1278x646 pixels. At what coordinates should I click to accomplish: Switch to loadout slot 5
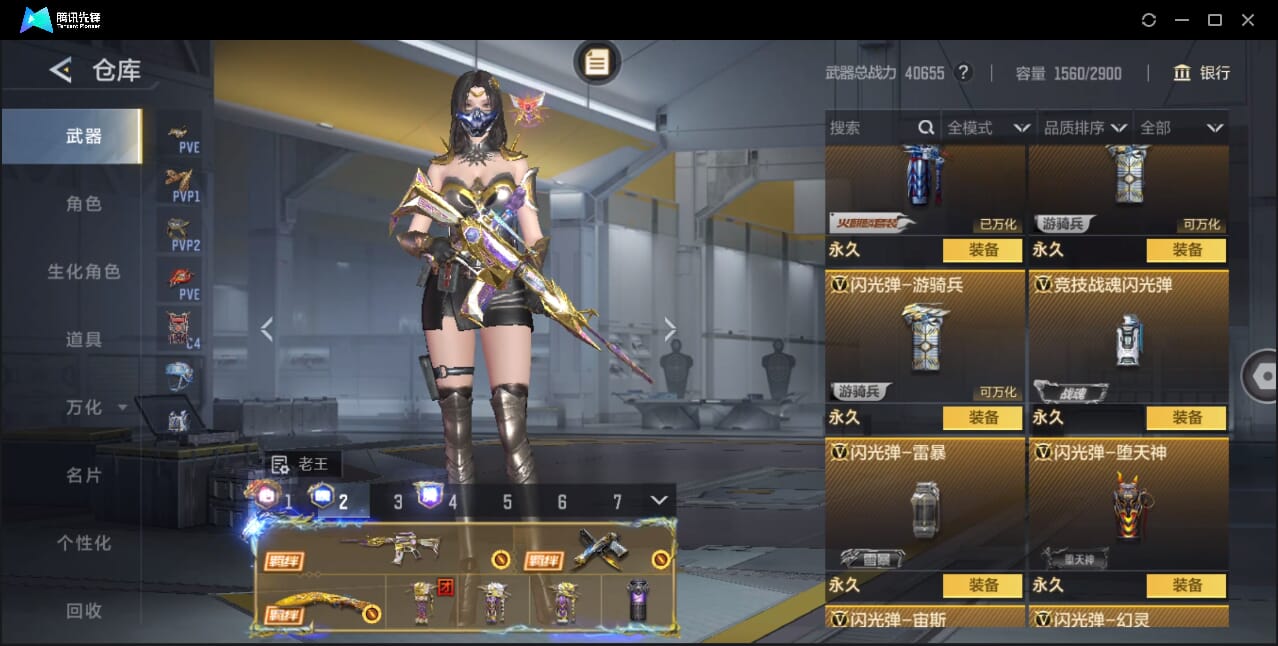click(507, 502)
